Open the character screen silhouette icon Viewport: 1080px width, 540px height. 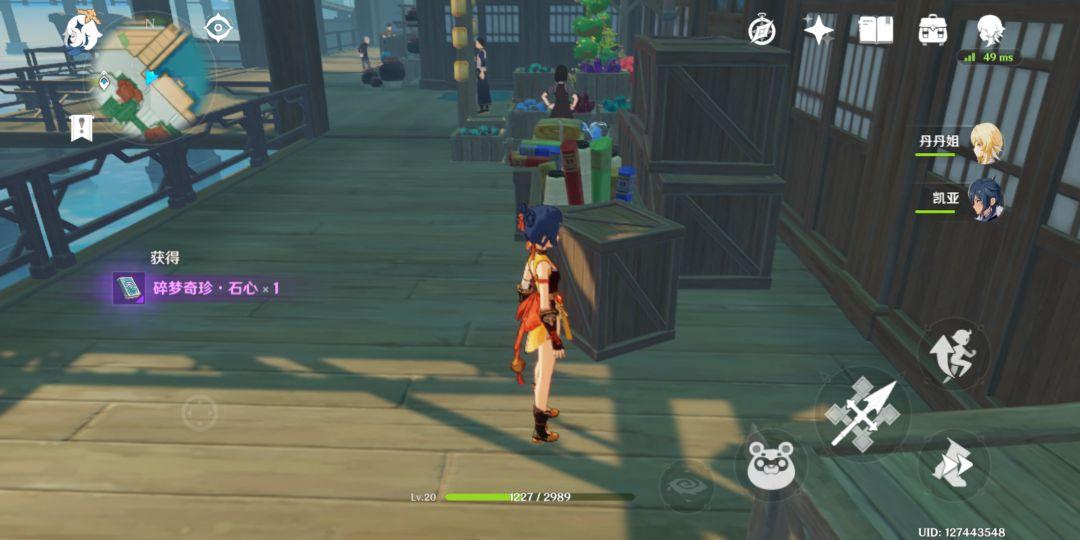990,30
